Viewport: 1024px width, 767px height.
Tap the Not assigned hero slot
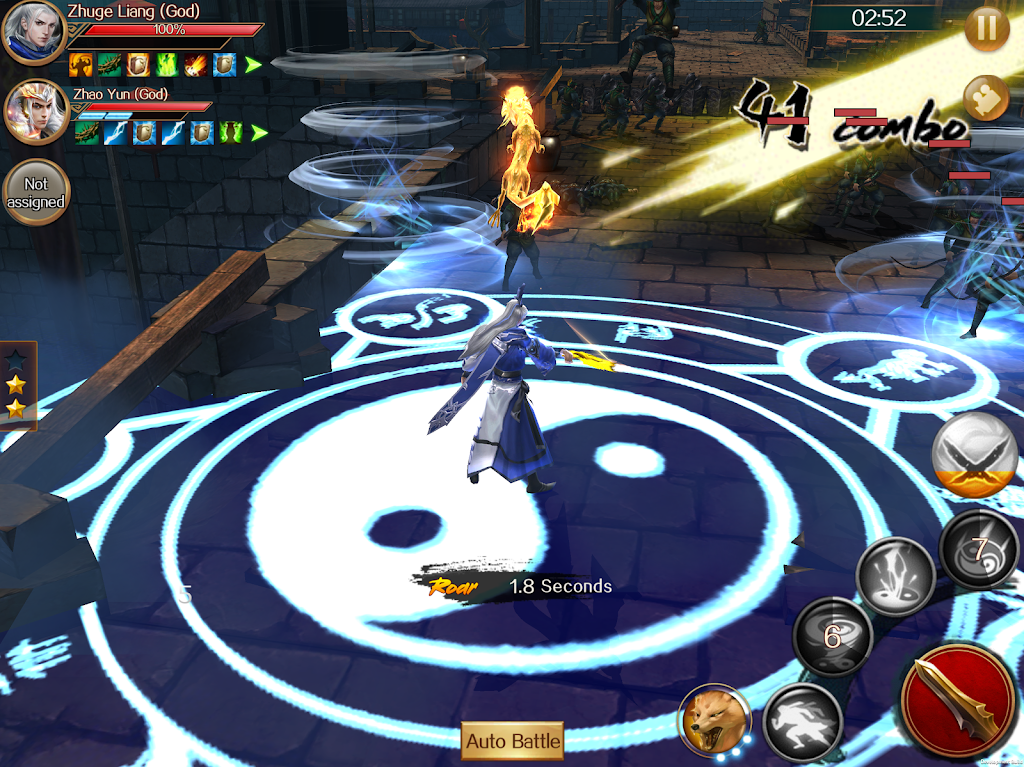click(36, 192)
